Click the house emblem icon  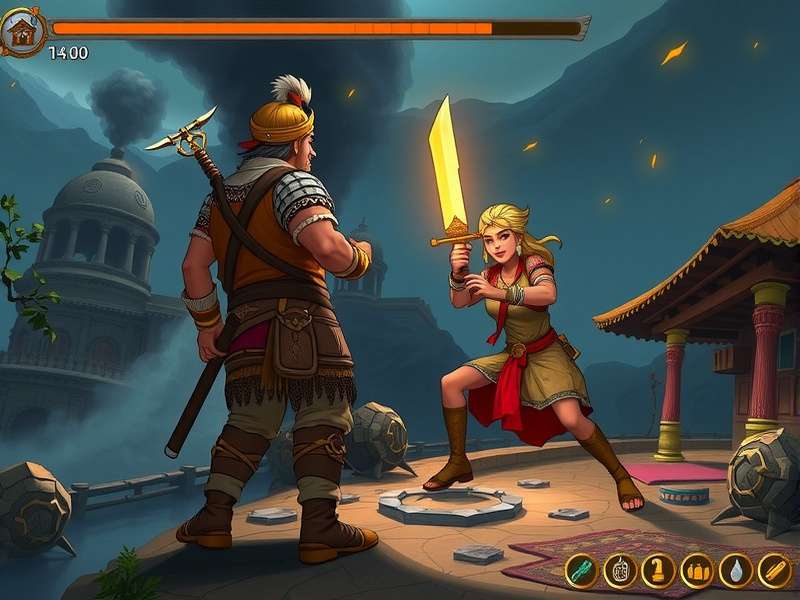(x=21, y=33)
